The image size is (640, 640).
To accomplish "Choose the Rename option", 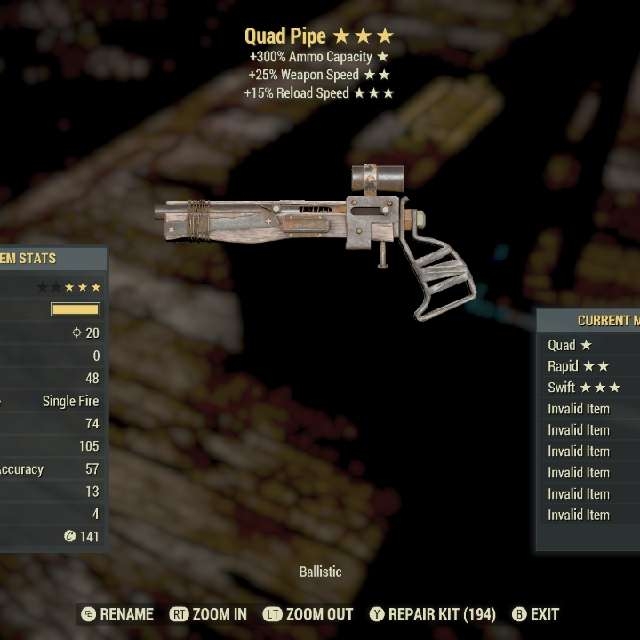I will coord(117,614).
